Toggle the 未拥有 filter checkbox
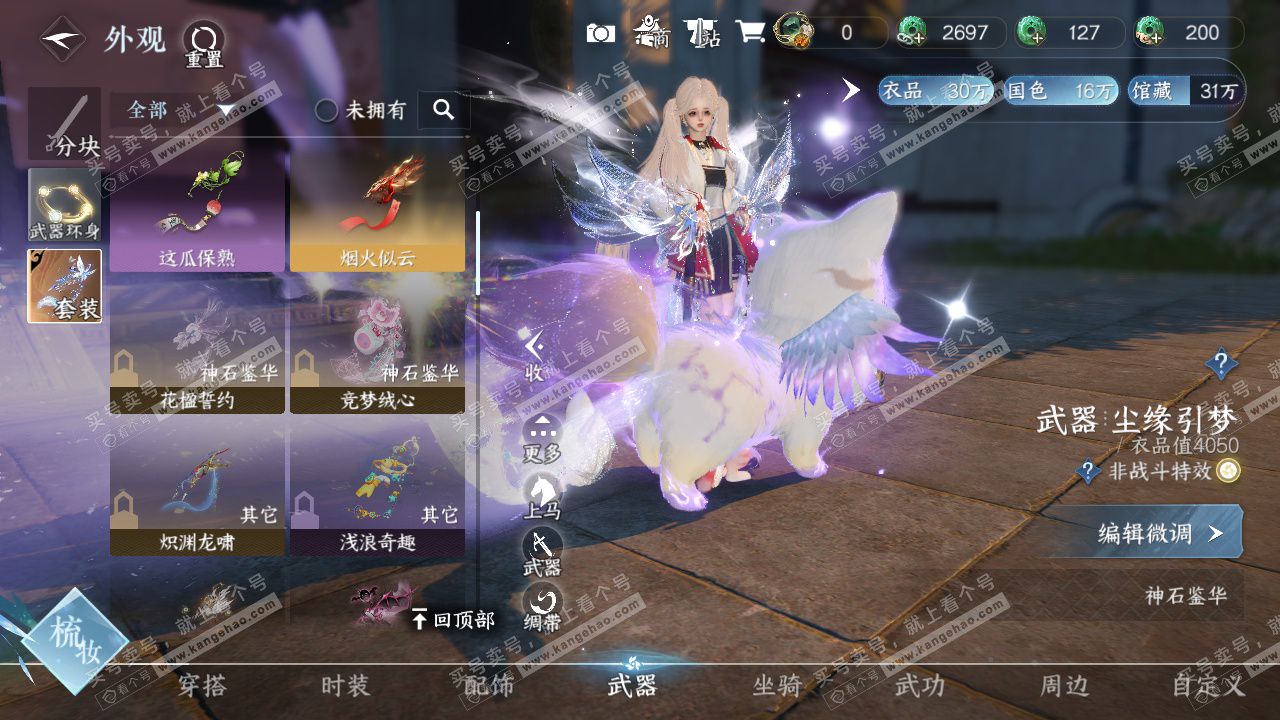 pos(327,111)
